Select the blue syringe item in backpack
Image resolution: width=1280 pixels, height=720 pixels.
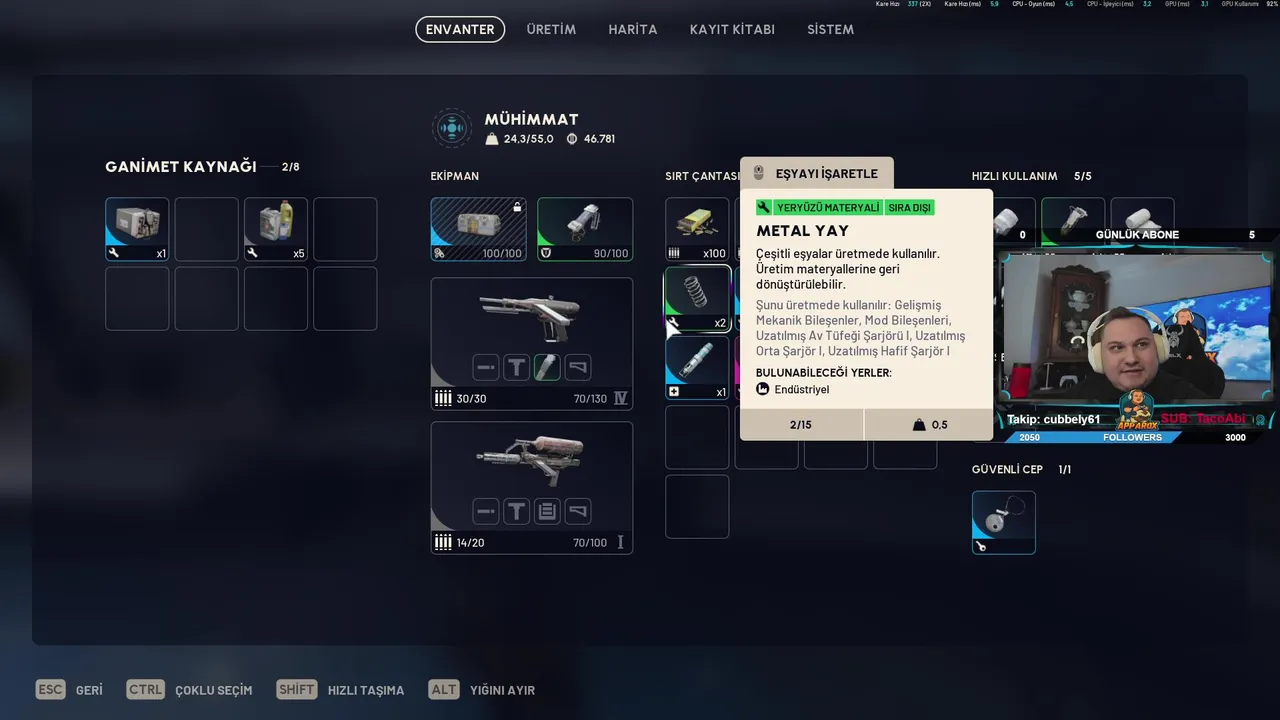pyautogui.click(x=697, y=366)
